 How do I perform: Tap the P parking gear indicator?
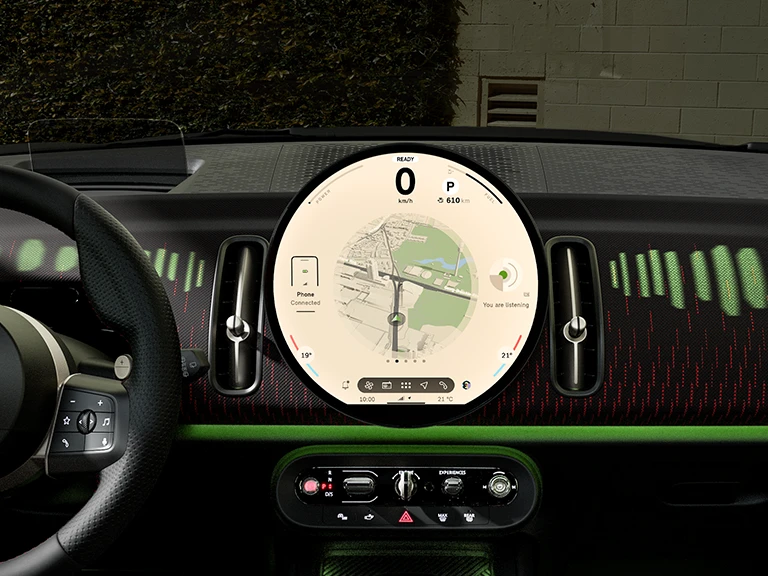coord(450,186)
